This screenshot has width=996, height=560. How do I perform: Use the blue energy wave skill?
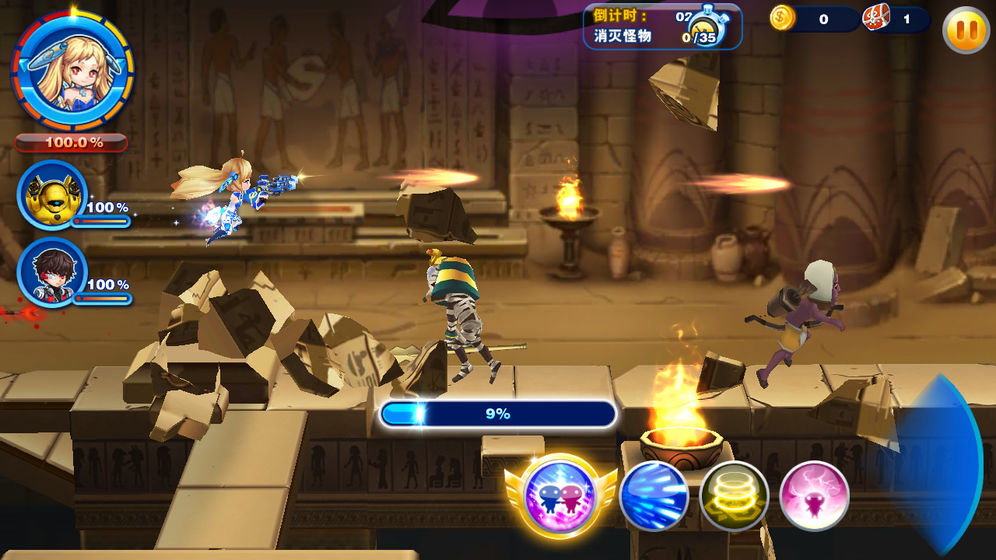[654, 496]
